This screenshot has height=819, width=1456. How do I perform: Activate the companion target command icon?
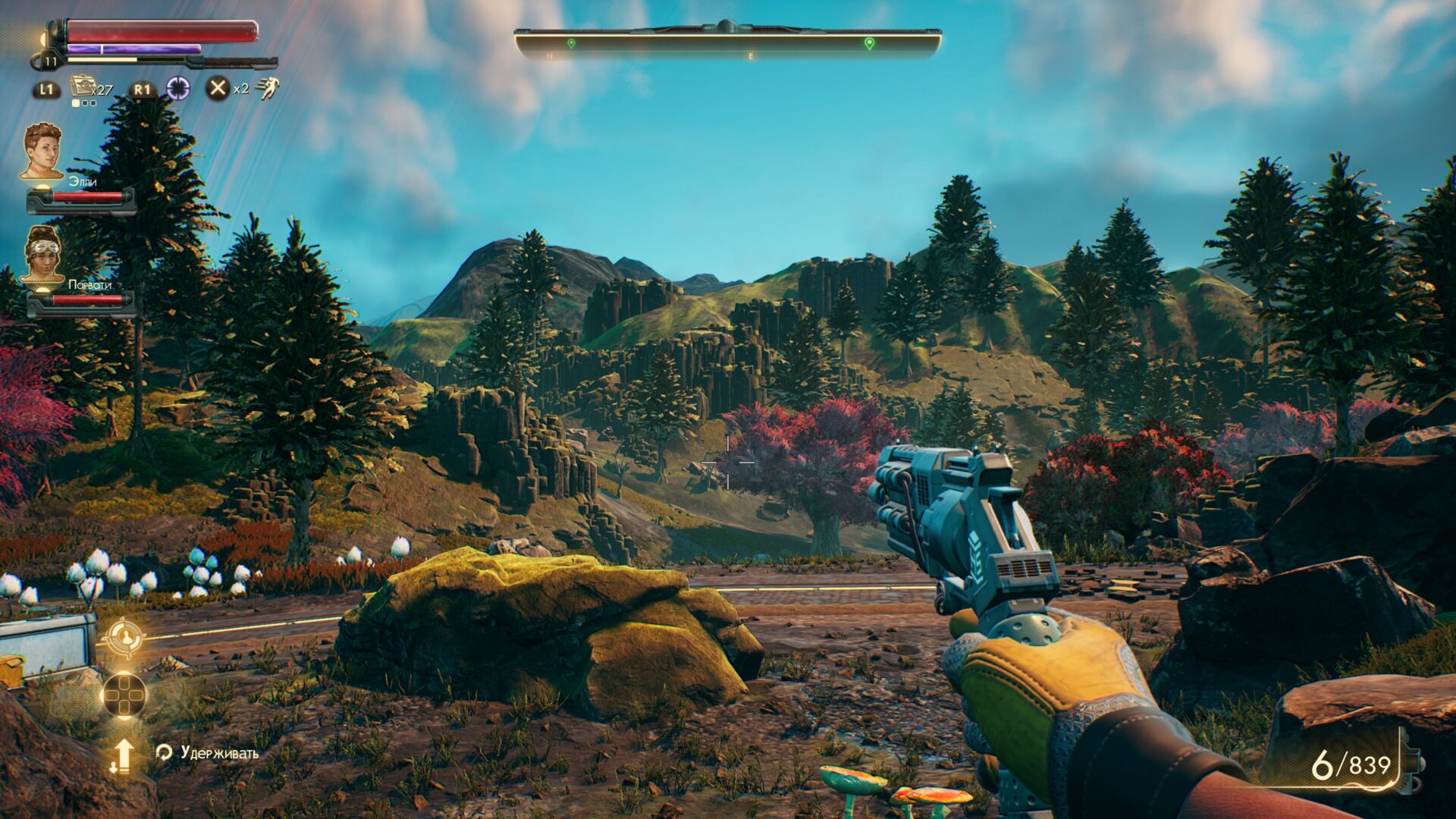tap(124, 638)
